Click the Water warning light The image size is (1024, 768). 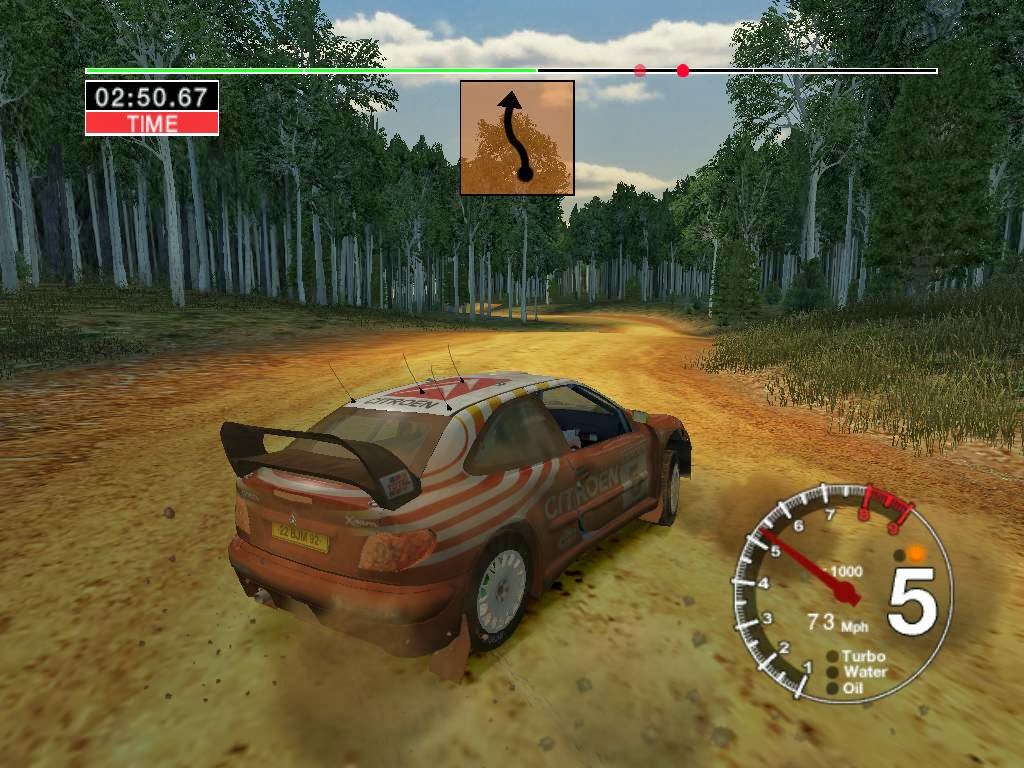point(833,672)
